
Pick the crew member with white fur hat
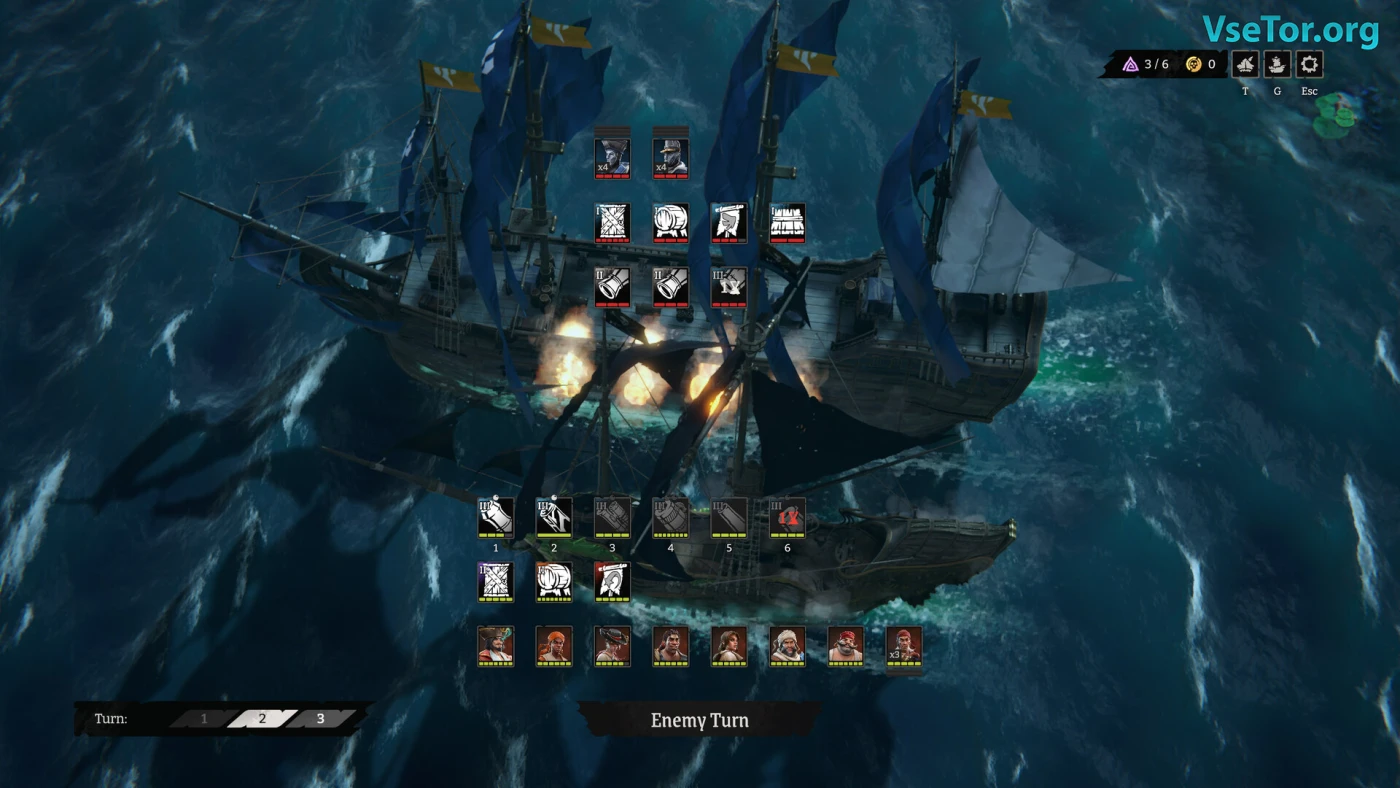788,645
